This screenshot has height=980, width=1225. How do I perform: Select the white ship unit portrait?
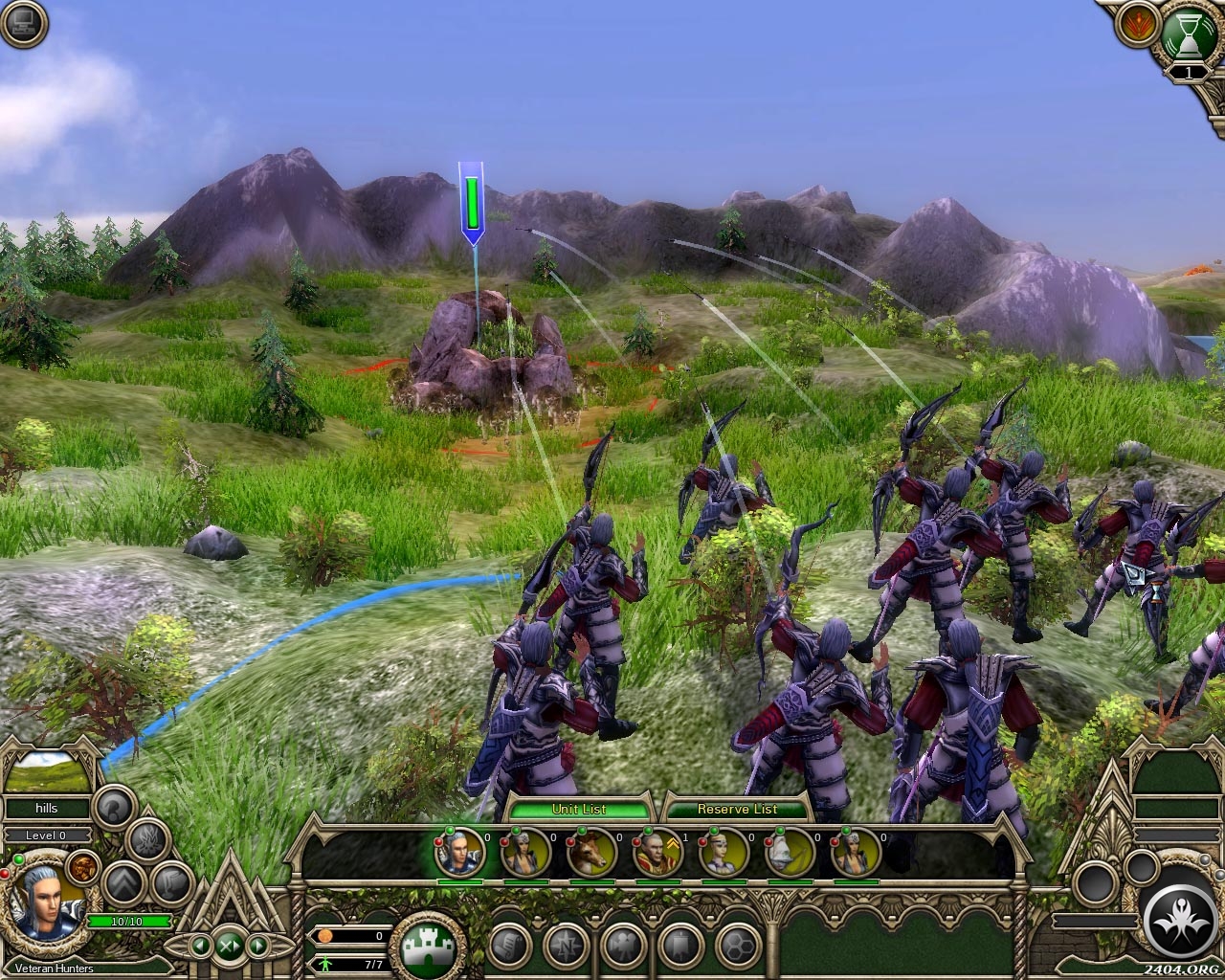[x=791, y=851]
